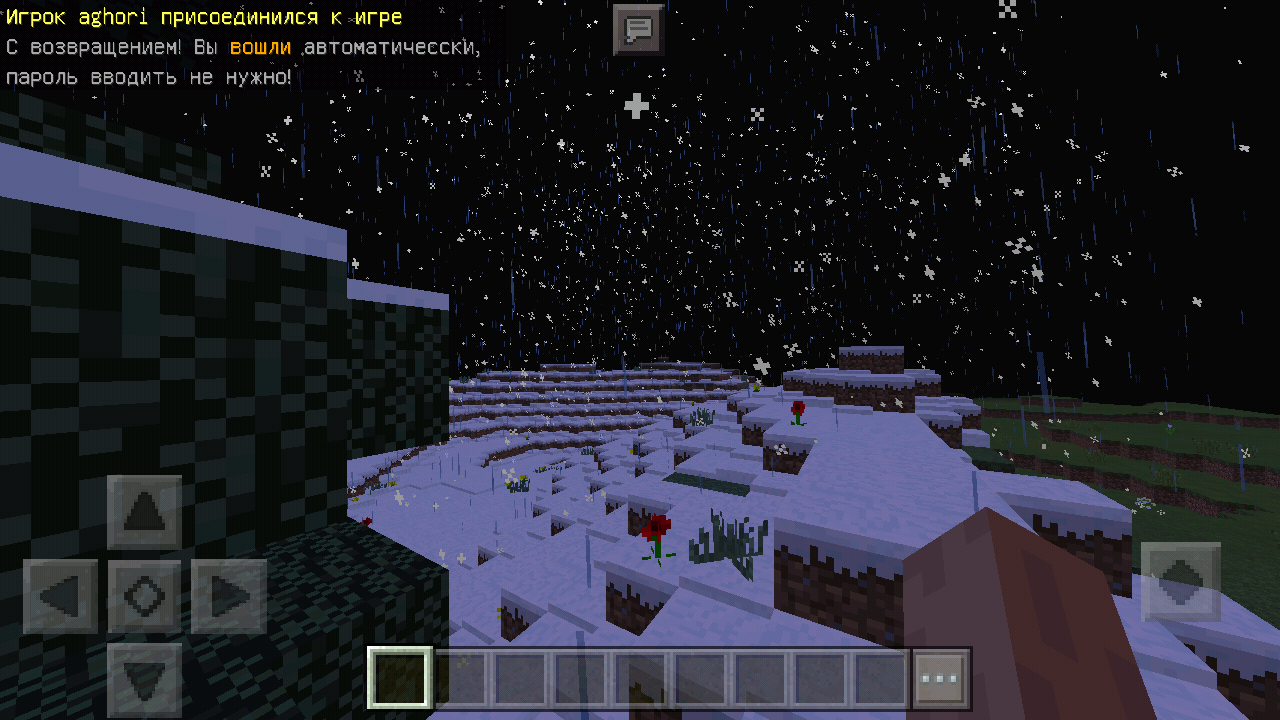
Task: Open inventory with the three-dots button
Action: pyautogui.click(x=941, y=679)
